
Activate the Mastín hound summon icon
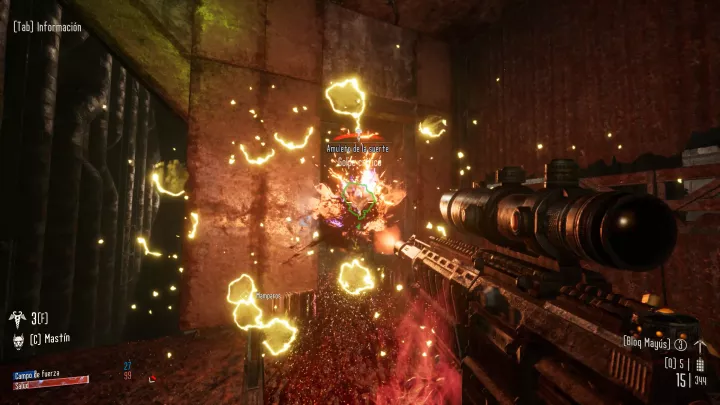16,338
